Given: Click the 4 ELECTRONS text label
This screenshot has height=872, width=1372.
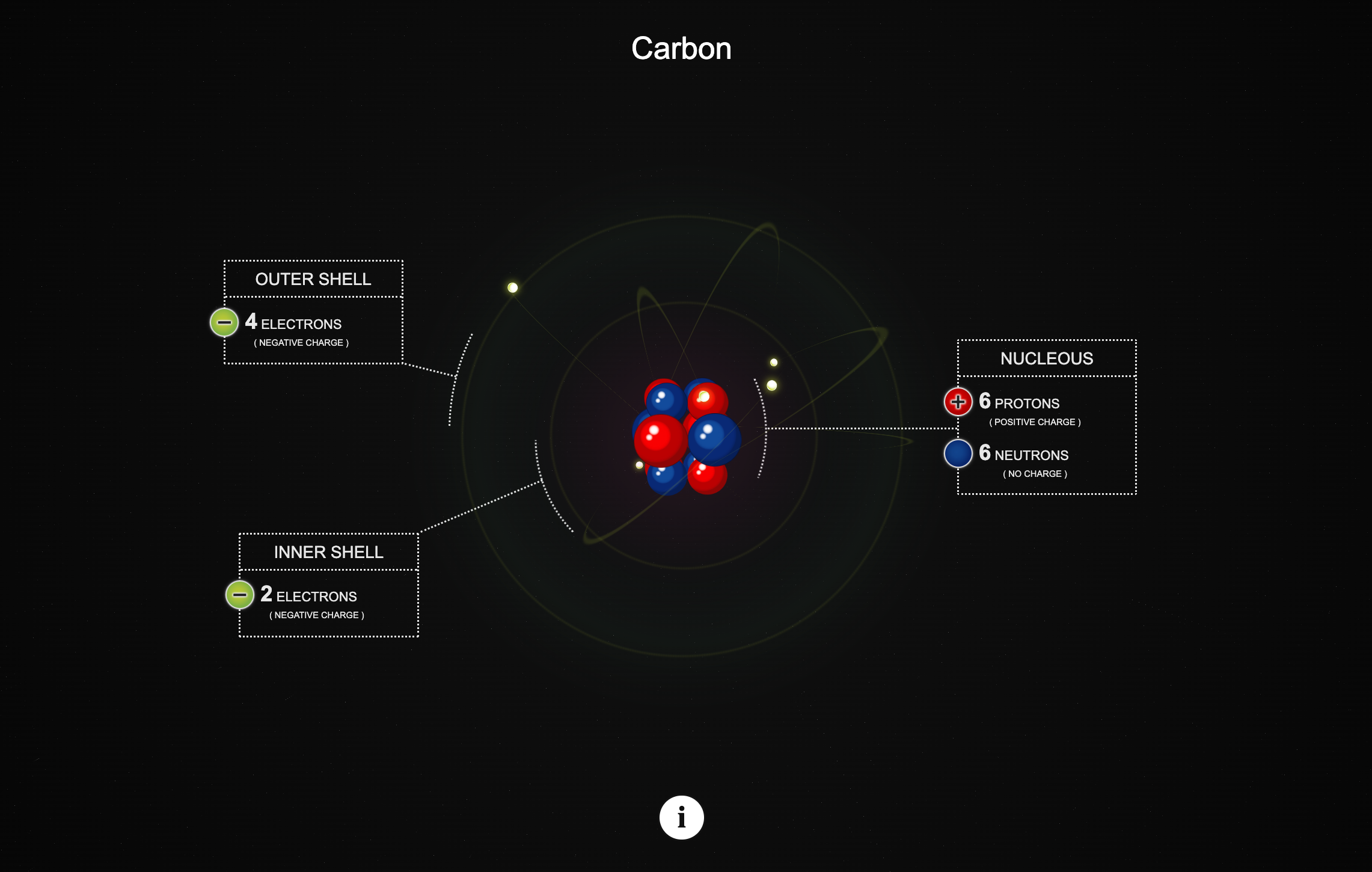Looking at the screenshot, I should (293, 324).
